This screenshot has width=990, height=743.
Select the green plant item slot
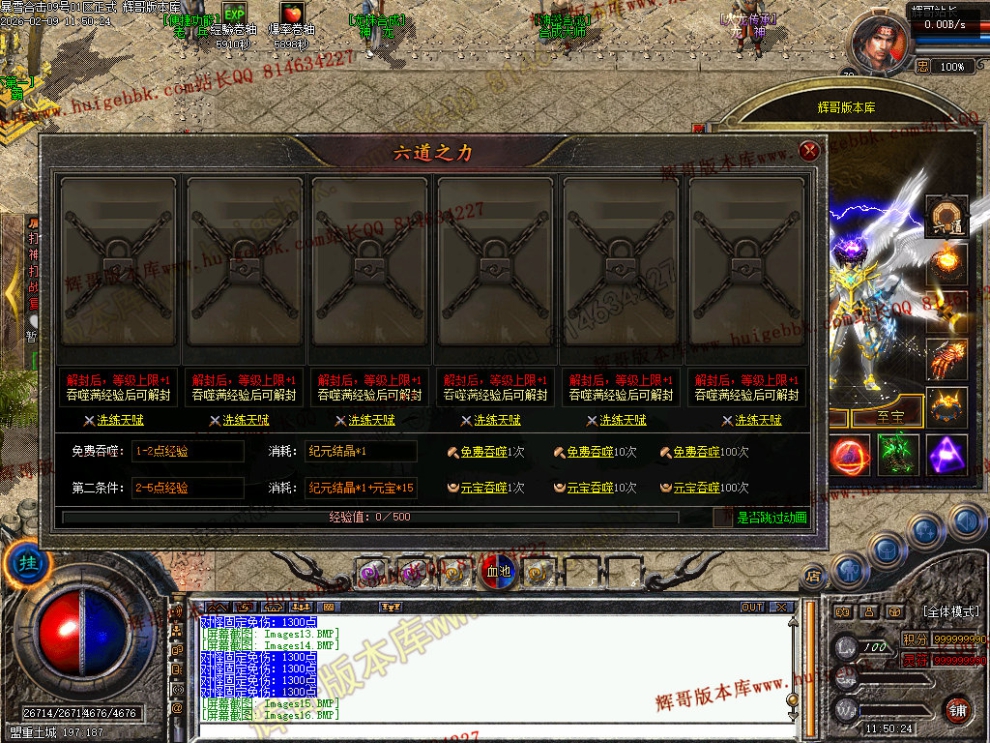[898, 455]
